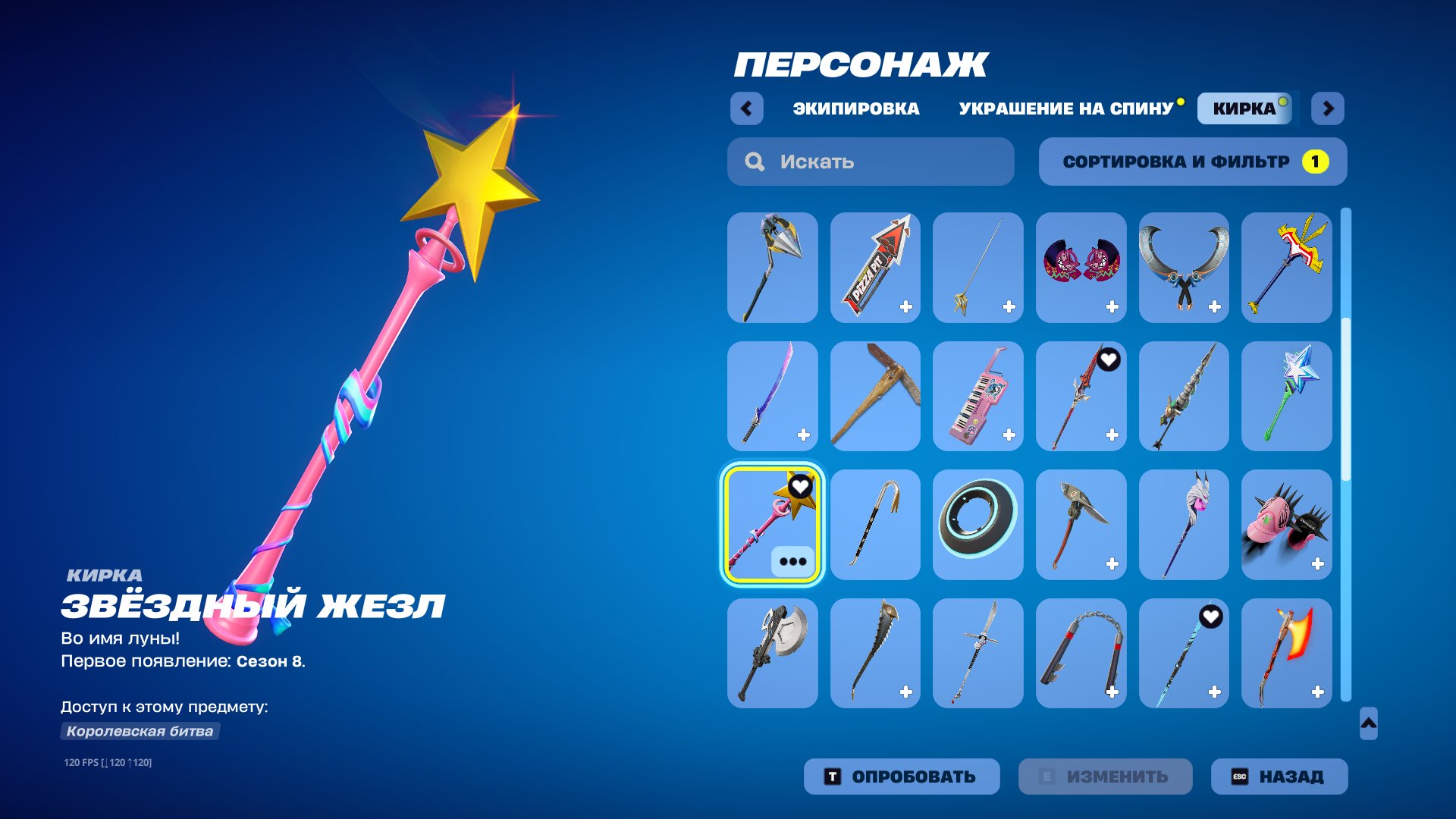Open СОРТИРОВКА И ФИЛЬТР panel

(x=1177, y=161)
